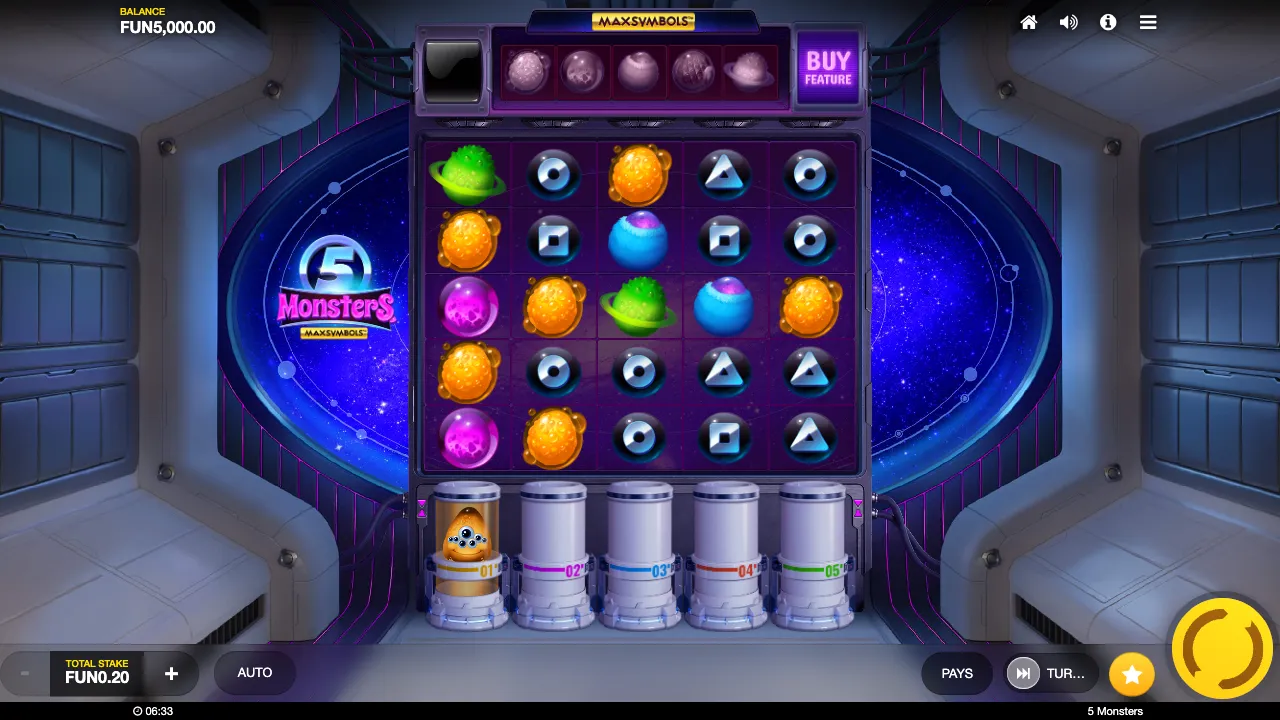The height and width of the screenshot is (720, 1280).
Task: Click the yellow star favourite button
Action: click(1132, 675)
